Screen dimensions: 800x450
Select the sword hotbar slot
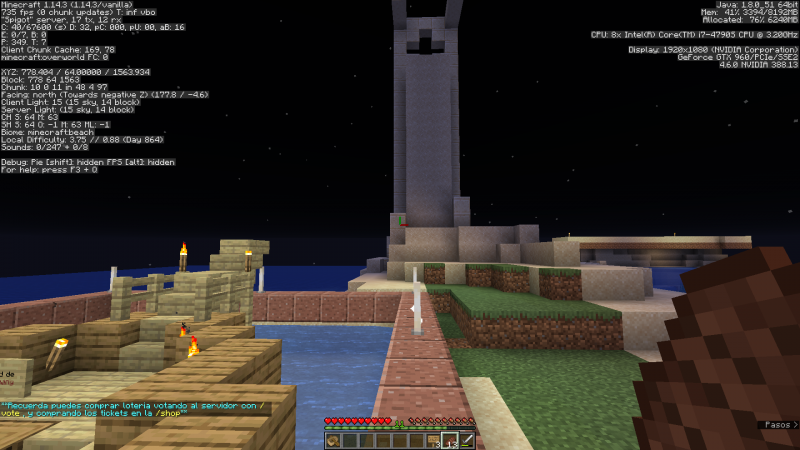click(x=467, y=441)
